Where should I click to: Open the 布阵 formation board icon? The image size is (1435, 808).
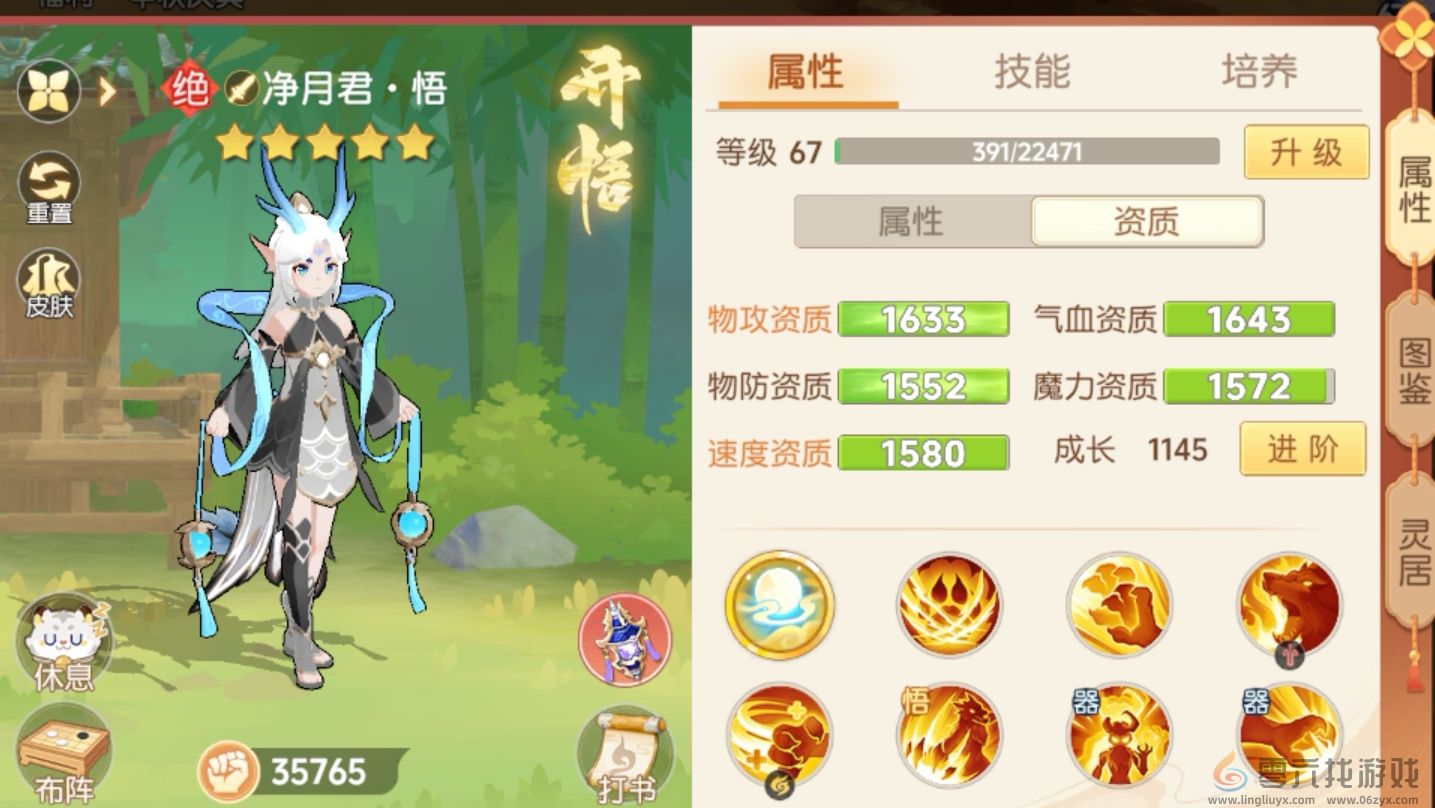click(x=62, y=743)
